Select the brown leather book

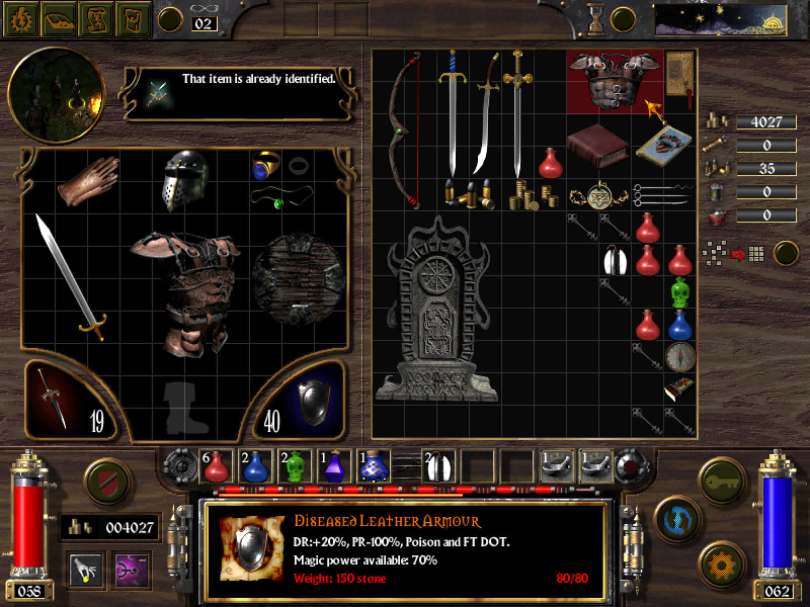tap(597, 146)
